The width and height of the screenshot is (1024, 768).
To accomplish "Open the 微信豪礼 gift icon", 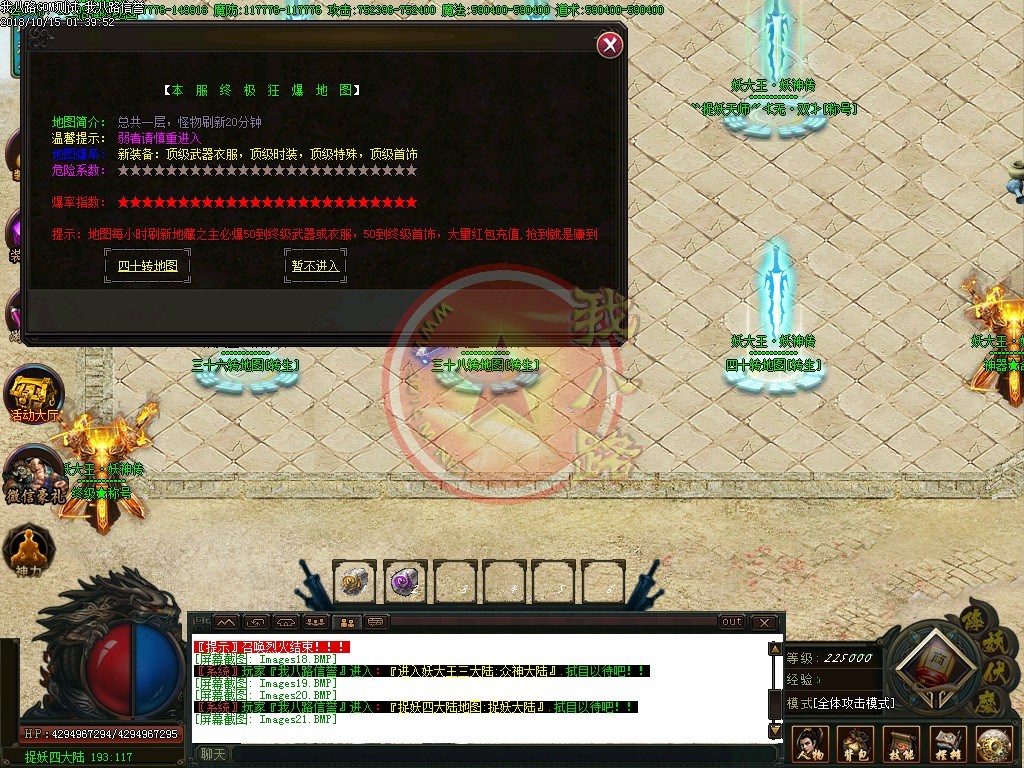I will (x=33, y=474).
